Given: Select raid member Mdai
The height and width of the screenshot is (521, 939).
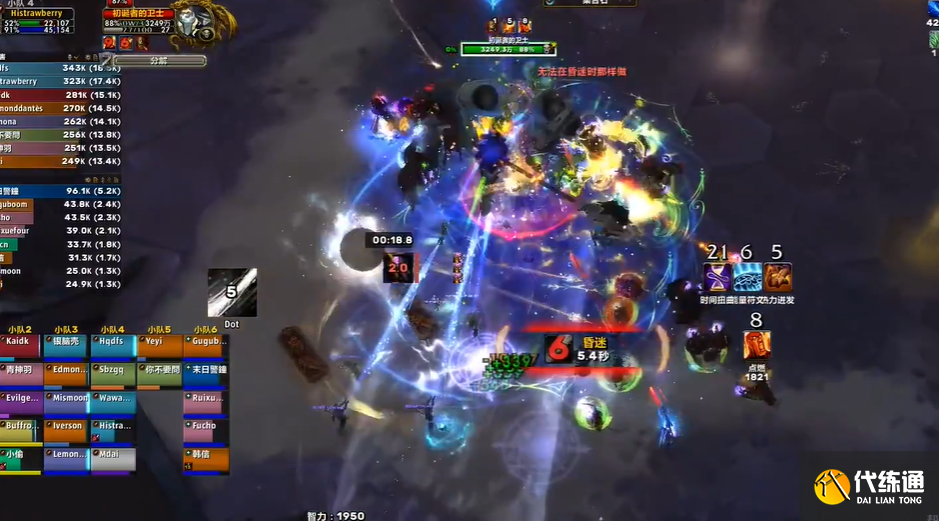Looking at the screenshot, I should [112, 458].
